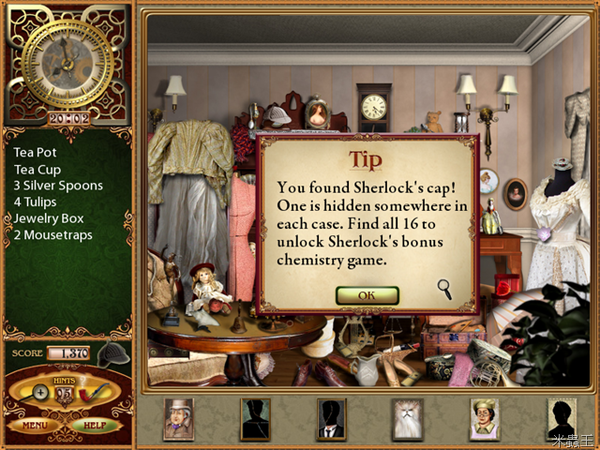The width and height of the screenshot is (600, 450).
Task: Select Tea Cup in the item list
Action: click(37, 169)
